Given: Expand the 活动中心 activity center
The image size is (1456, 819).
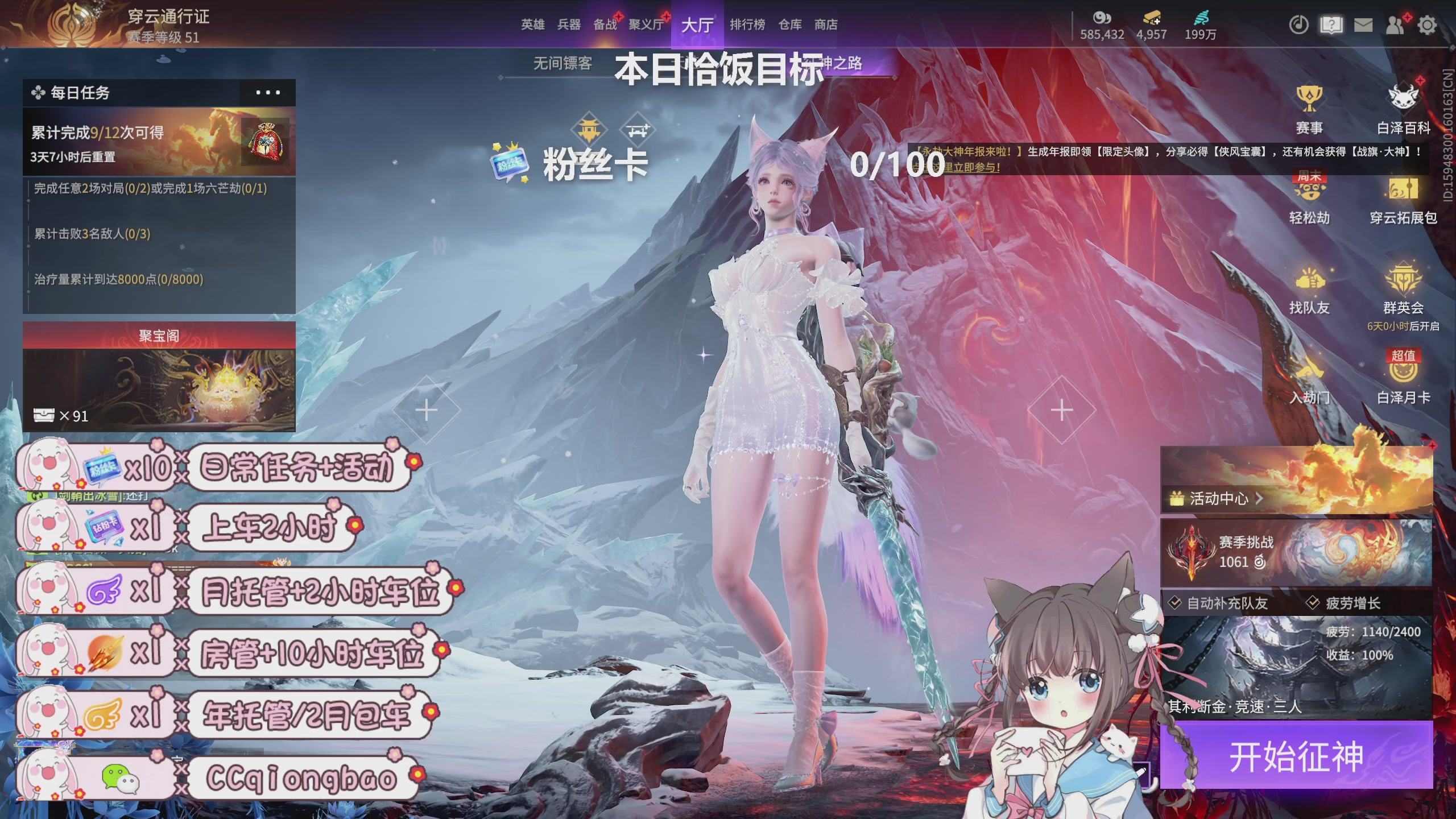Looking at the screenshot, I should pyautogui.click(x=1218, y=499).
